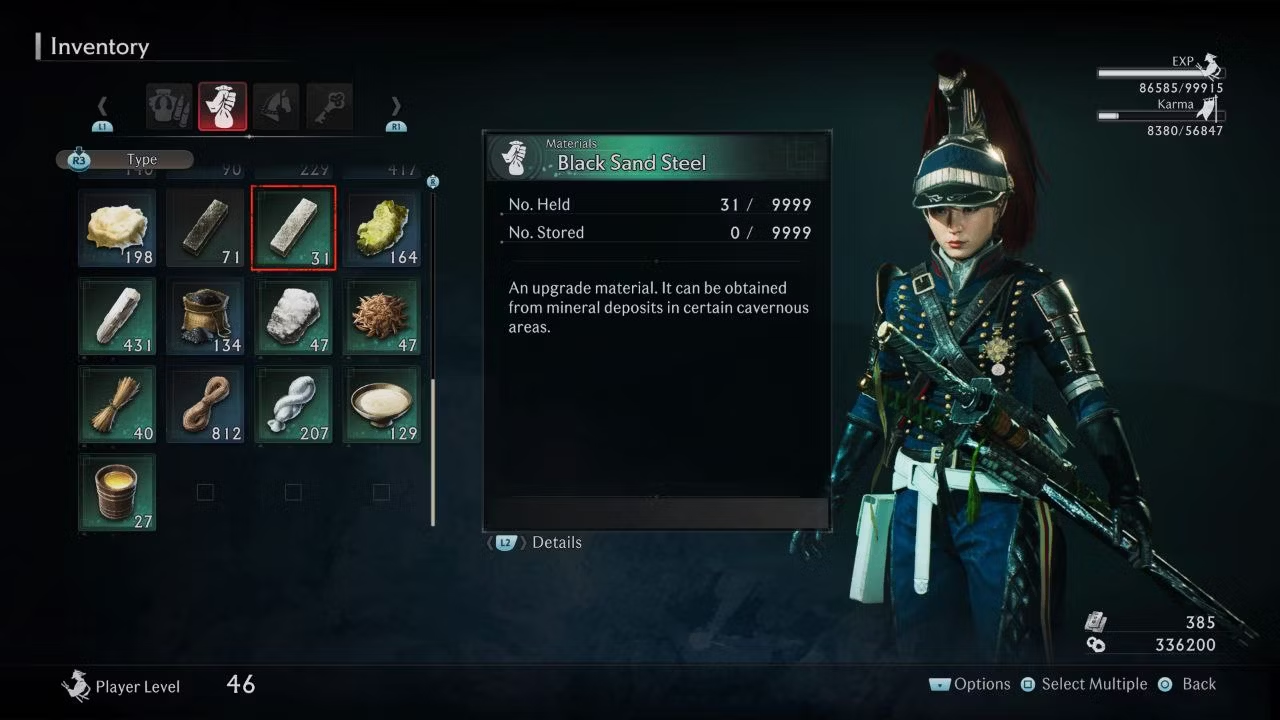Select the straw bundle slot
Viewport: 1280px width, 720px height.
click(118, 404)
